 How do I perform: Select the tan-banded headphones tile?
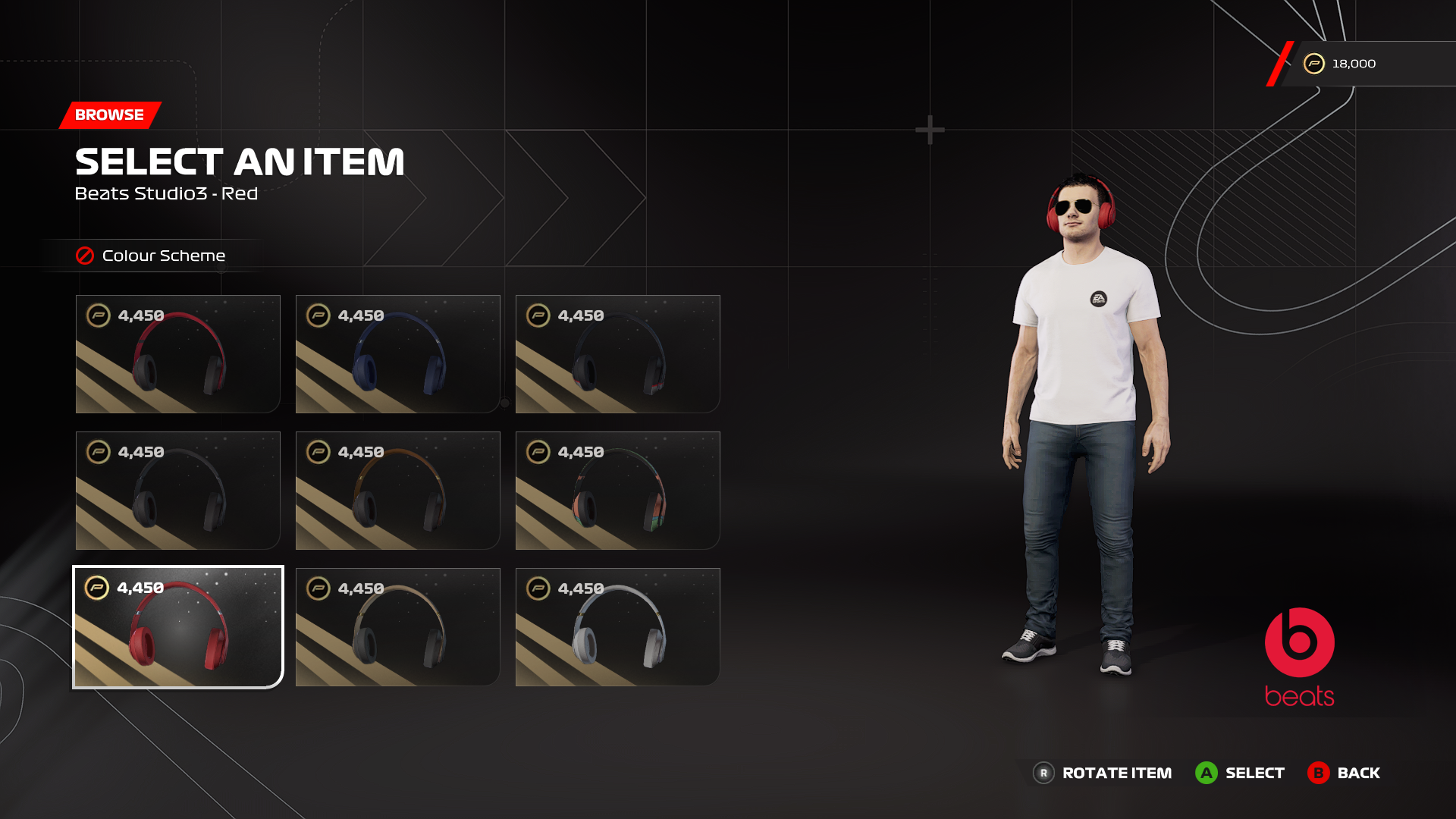click(x=397, y=627)
